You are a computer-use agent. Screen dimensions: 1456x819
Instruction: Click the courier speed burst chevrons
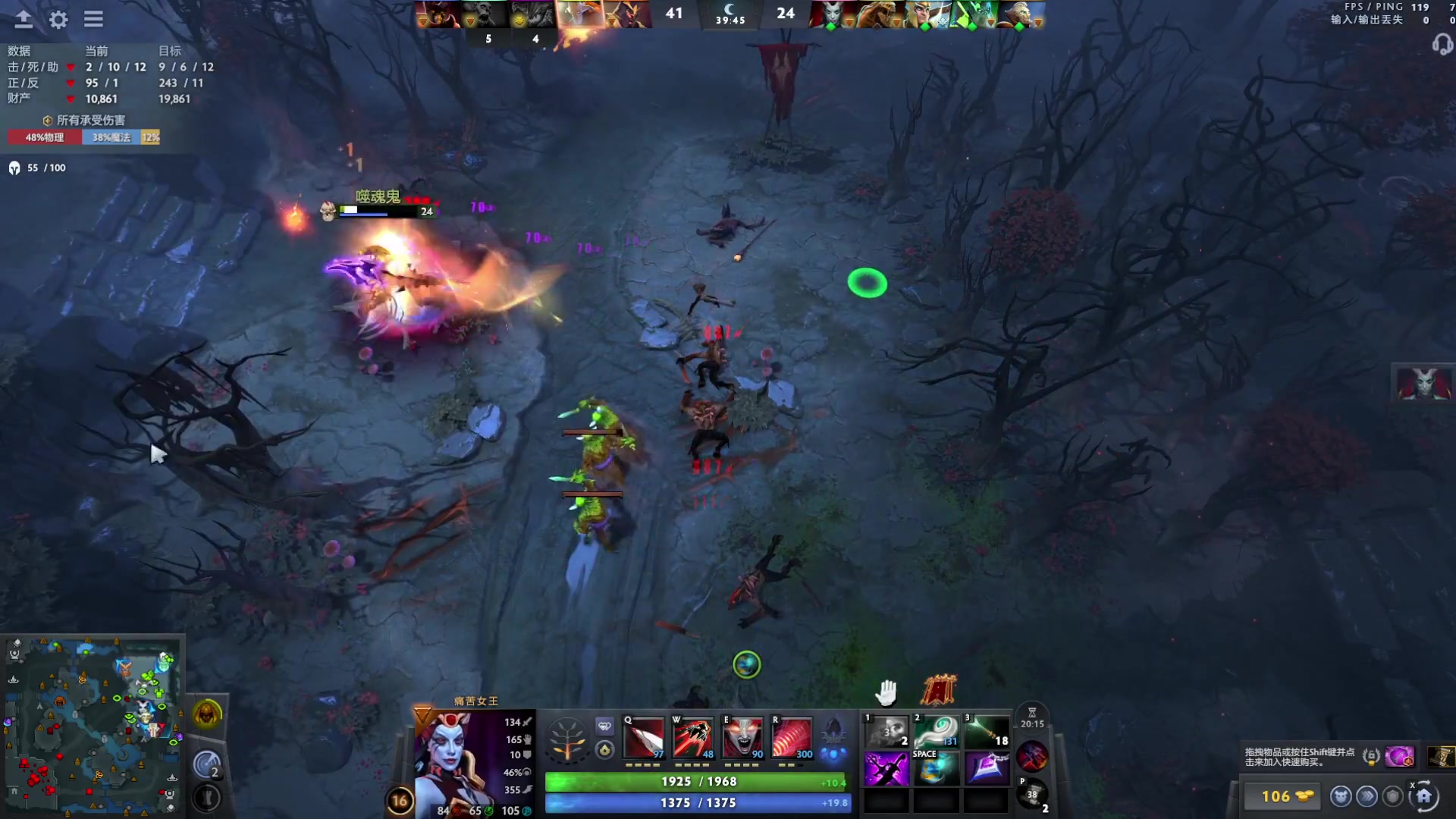pos(1367,796)
